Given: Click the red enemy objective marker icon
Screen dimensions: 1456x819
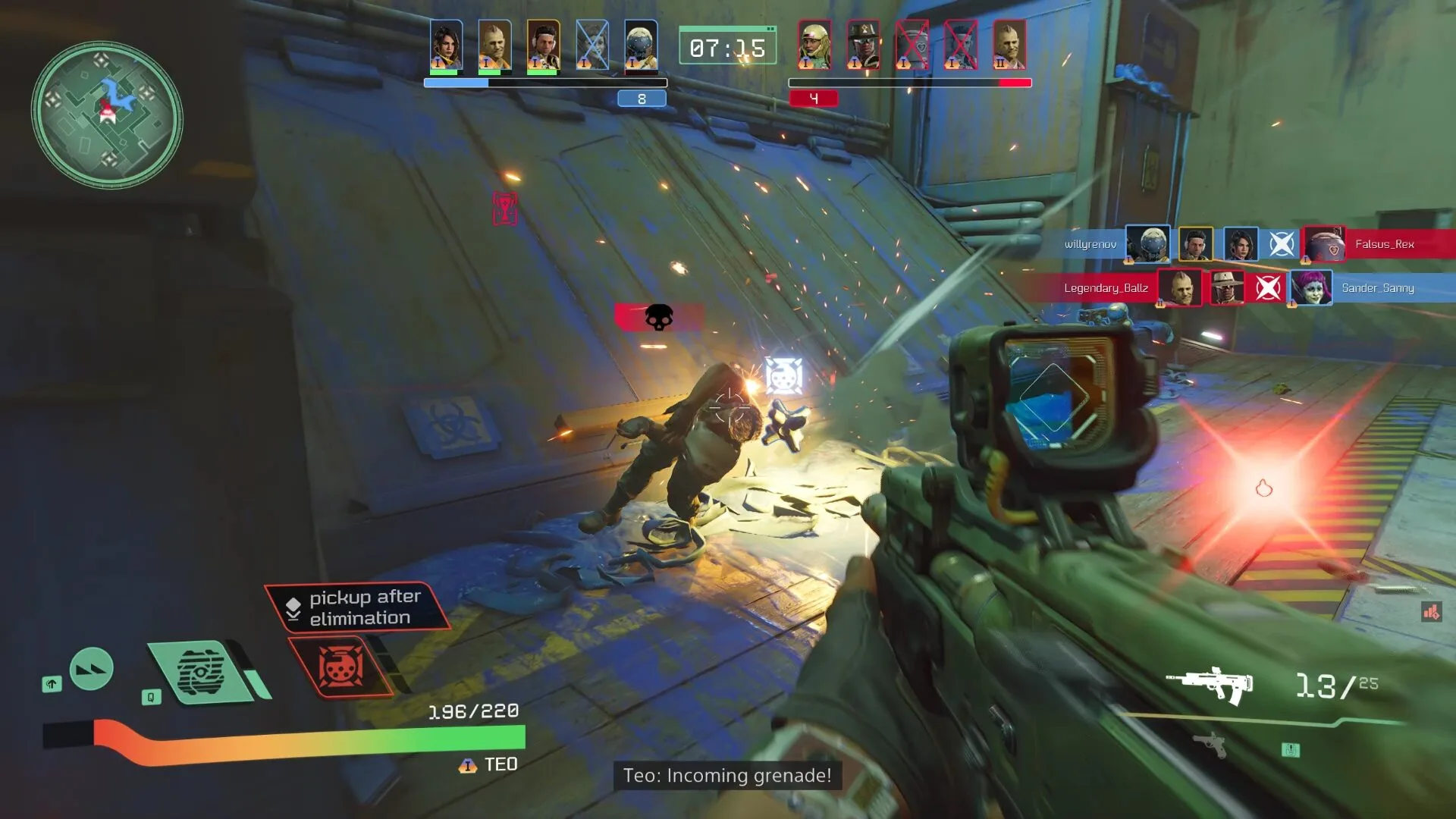Looking at the screenshot, I should (x=505, y=208).
